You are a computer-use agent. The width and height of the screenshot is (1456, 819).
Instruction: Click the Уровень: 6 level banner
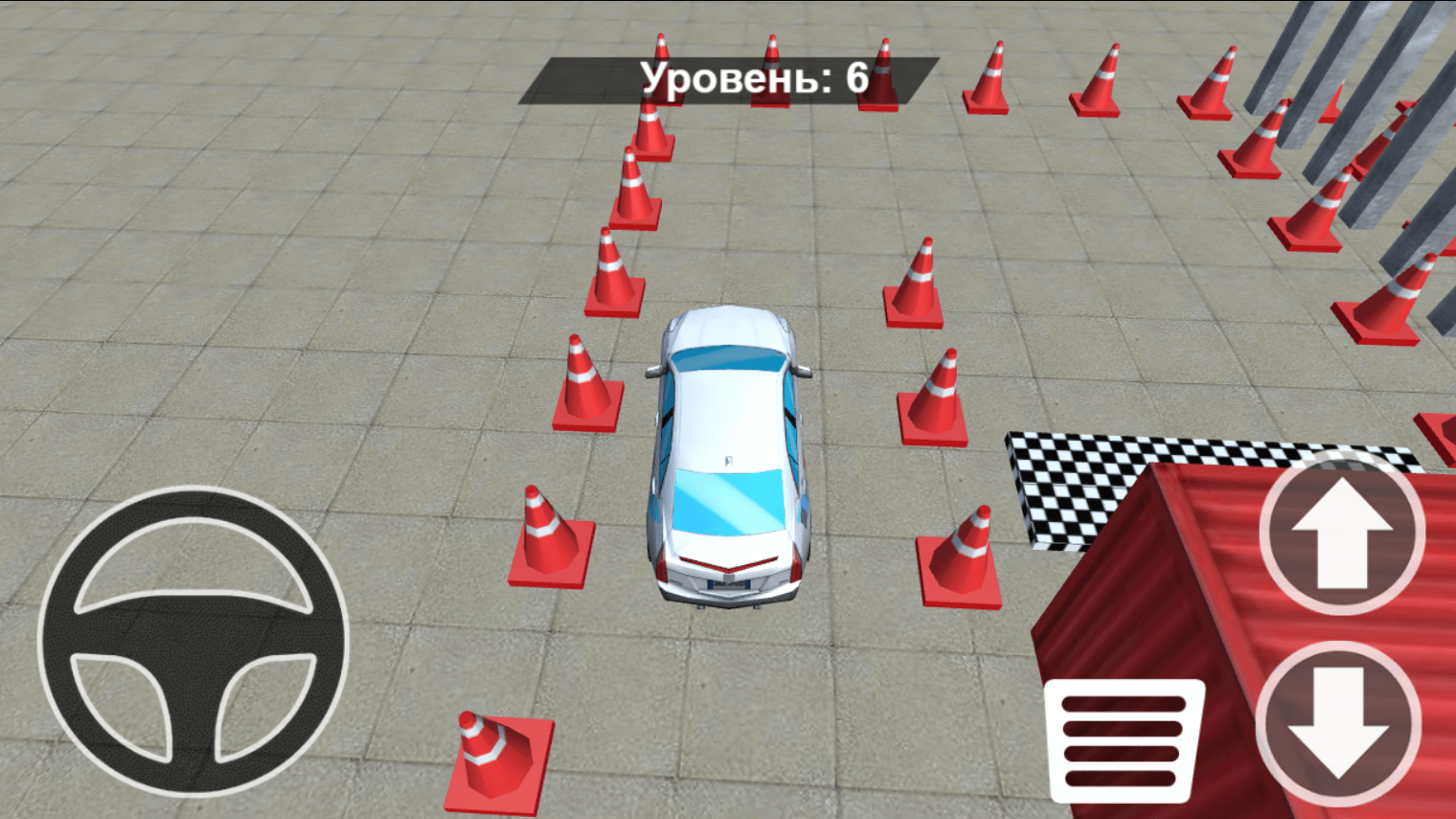tap(755, 80)
